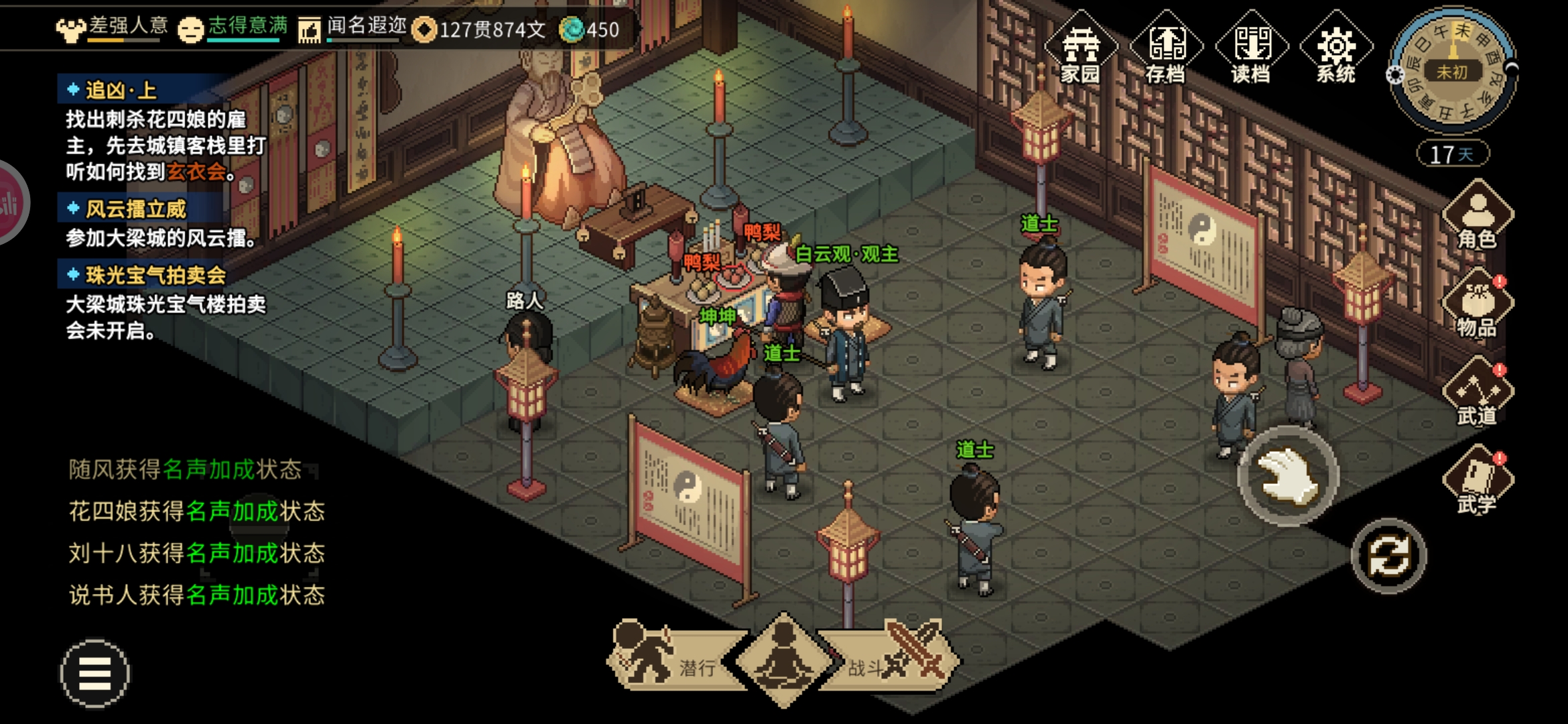
Task: Tap the white glove interact button
Action: tap(1287, 476)
